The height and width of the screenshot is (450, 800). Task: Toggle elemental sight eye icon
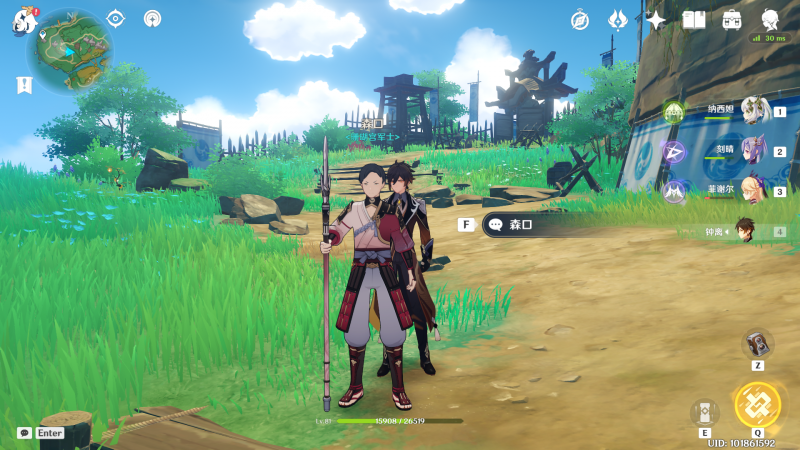coord(116,18)
